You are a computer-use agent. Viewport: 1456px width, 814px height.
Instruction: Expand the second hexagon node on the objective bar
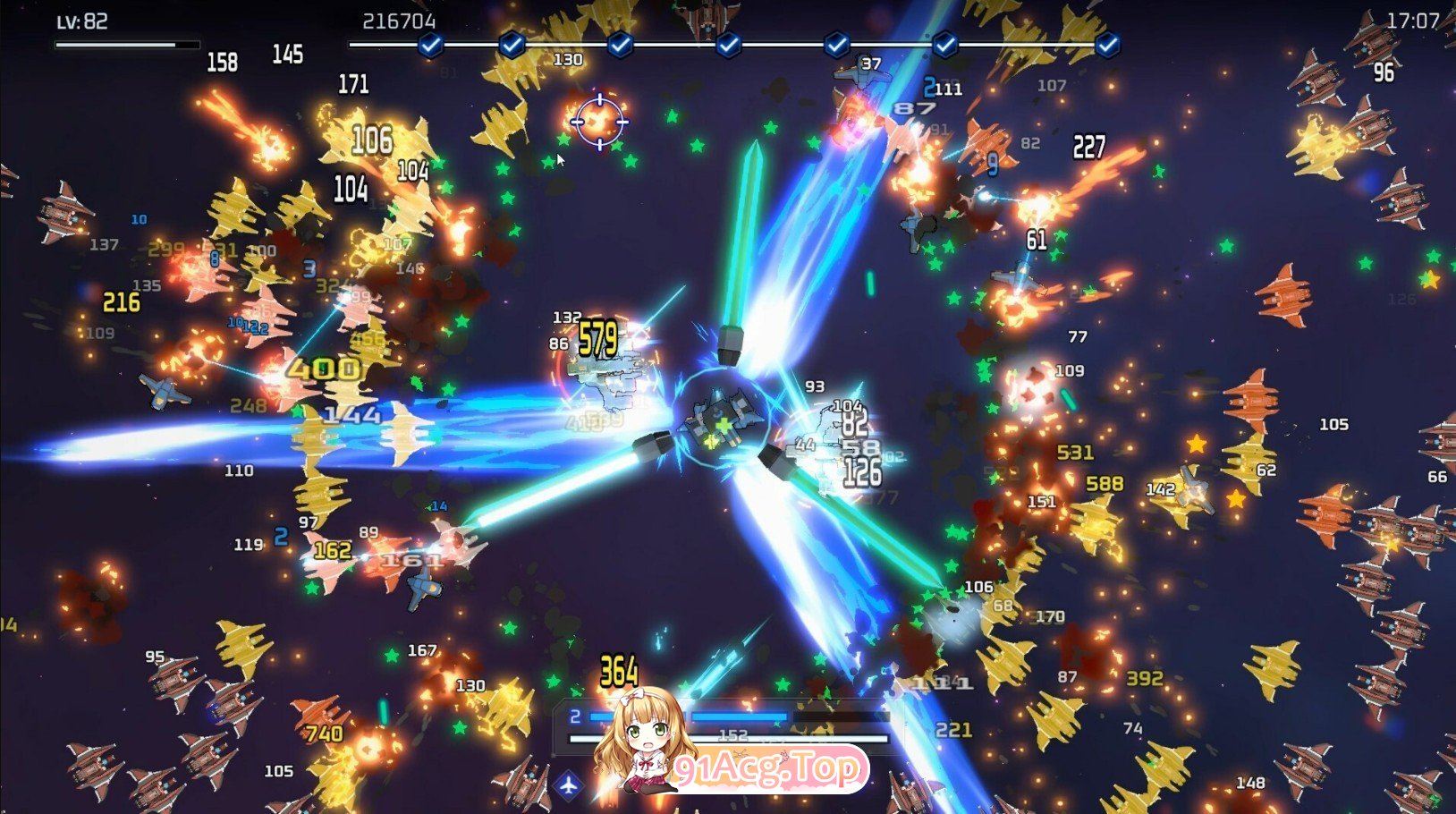[x=512, y=42]
